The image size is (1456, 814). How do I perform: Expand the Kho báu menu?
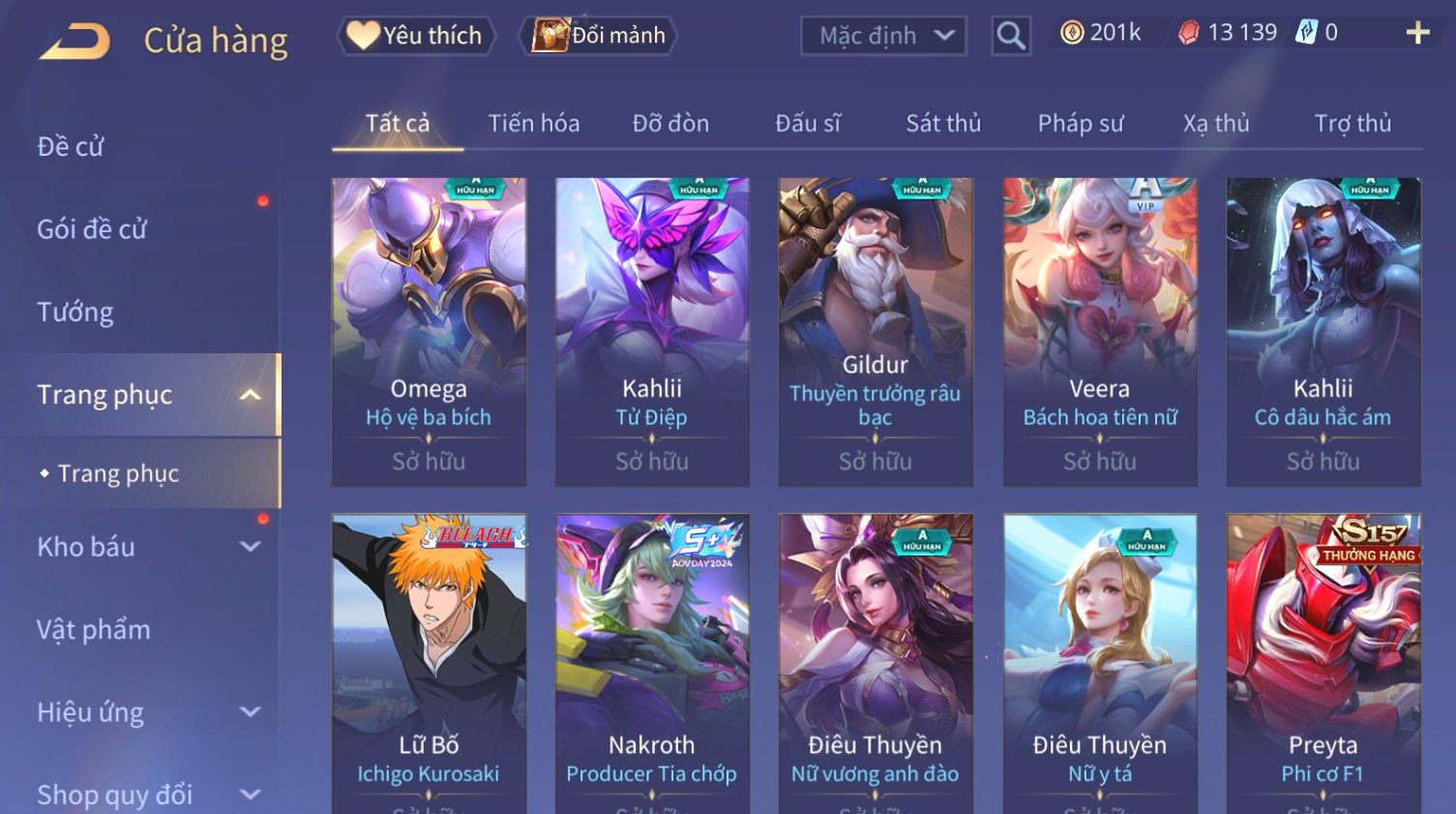point(145,547)
